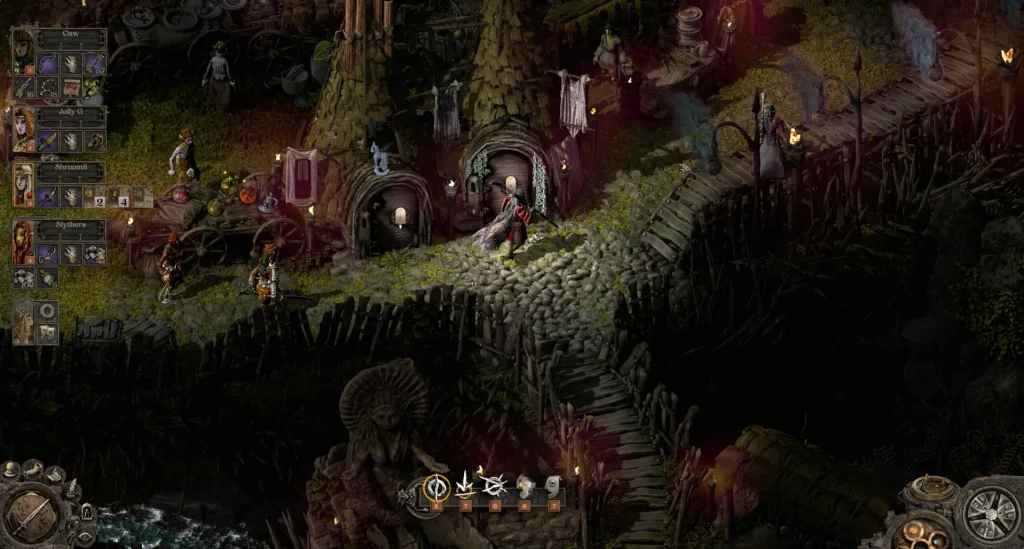Image resolution: width=1024 pixels, height=549 pixels.
Task: Select Slythers' character portrait
Action: tap(24, 240)
